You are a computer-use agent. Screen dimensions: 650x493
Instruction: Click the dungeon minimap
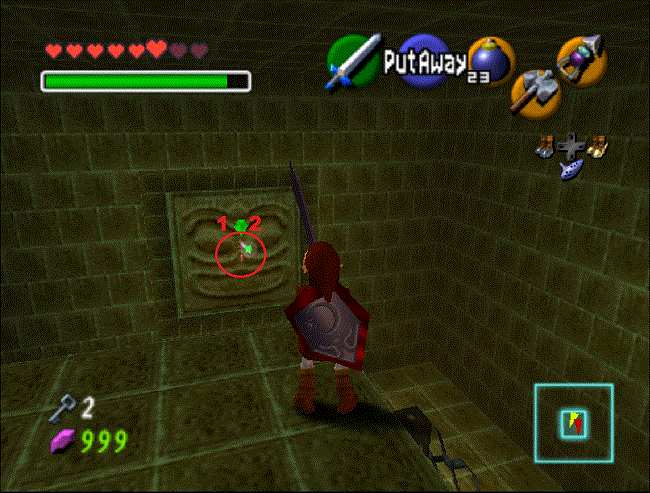click(x=573, y=423)
